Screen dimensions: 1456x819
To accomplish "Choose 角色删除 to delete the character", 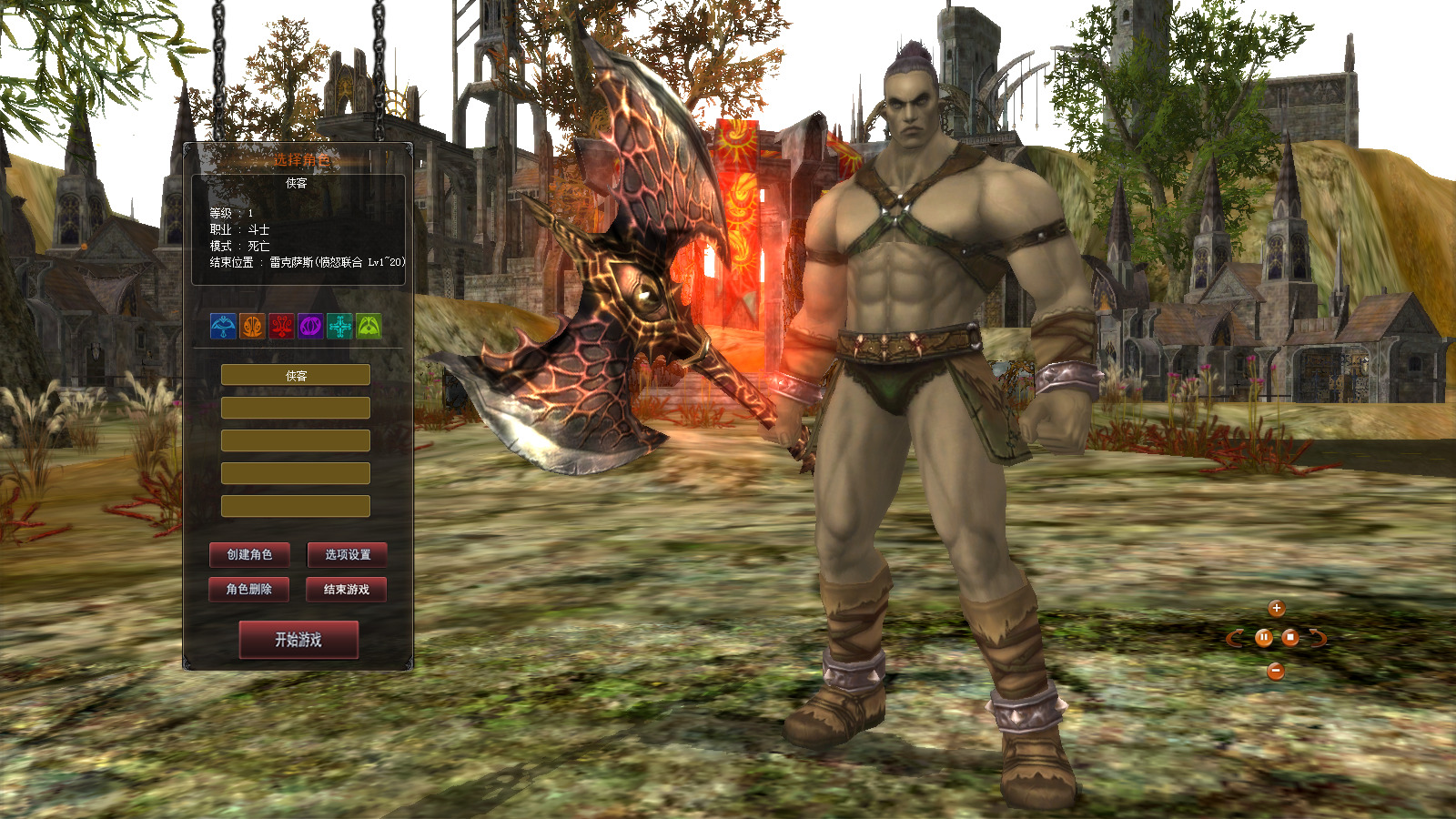I will point(249,589).
